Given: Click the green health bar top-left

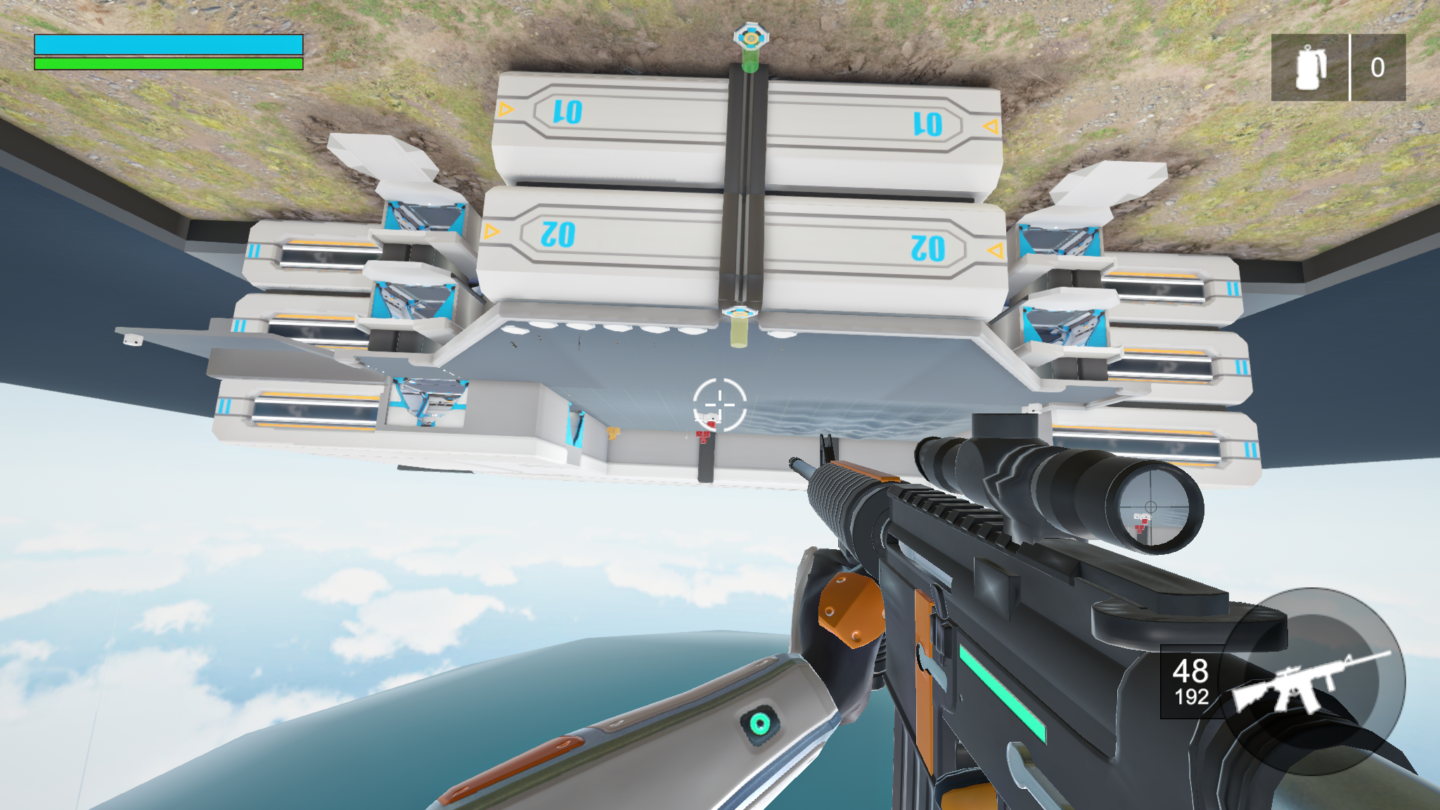Looking at the screenshot, I should pyautogui.click(x=168, y=62).
